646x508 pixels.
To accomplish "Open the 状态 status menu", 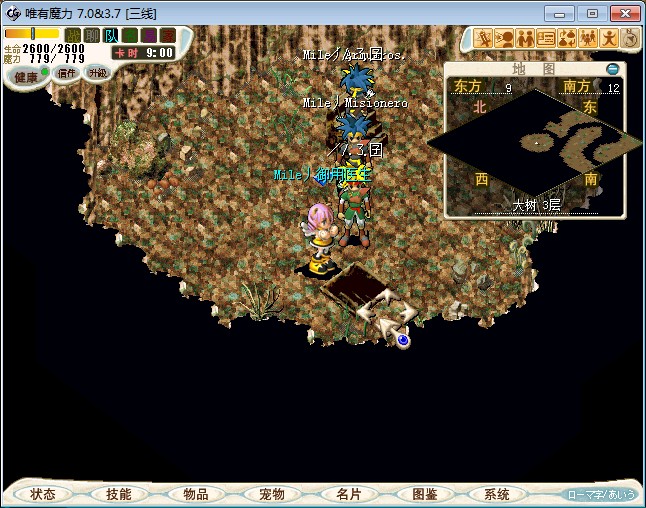I will coord(43,494).
